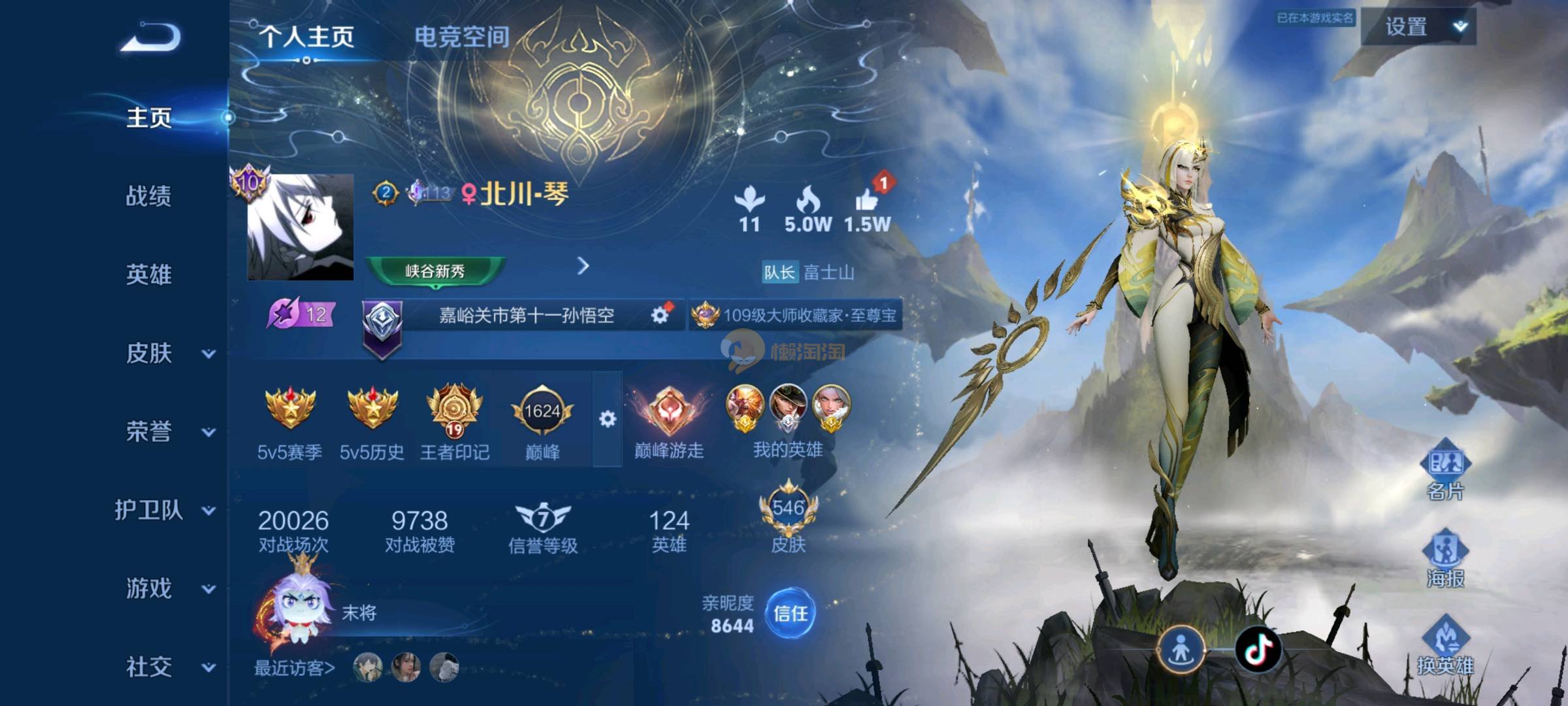Expand the 荣誉 sidebar section
This screenshot has height=706, width=1568.
point(167,432)
